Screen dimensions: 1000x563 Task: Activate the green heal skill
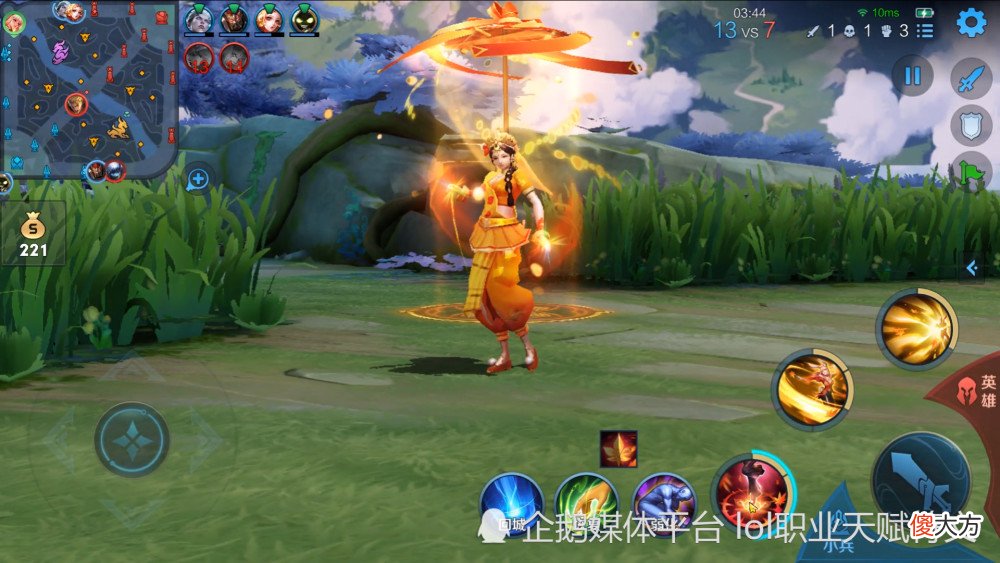pos(587,503)
